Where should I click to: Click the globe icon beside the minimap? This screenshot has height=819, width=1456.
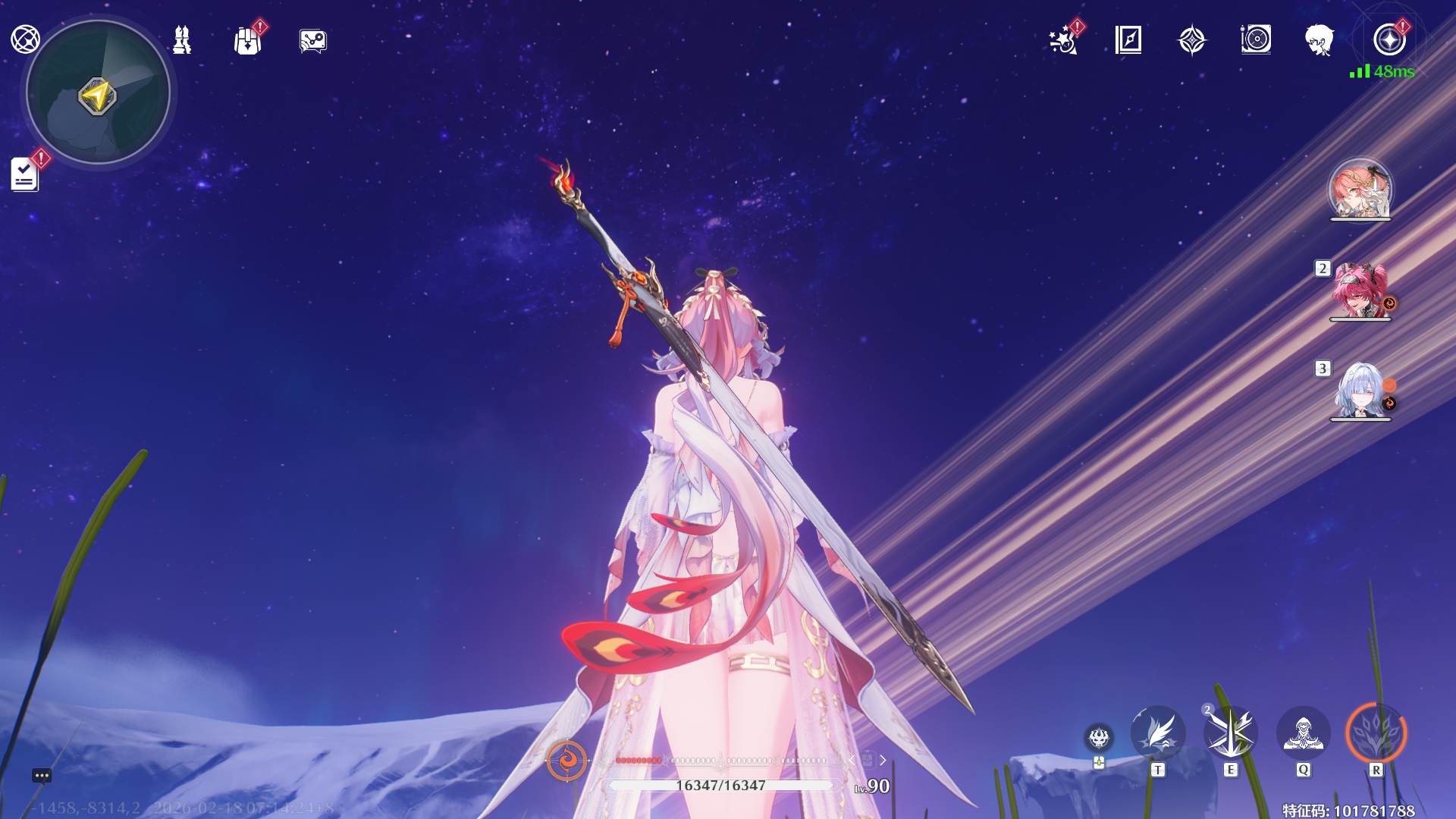click(25, 39)
